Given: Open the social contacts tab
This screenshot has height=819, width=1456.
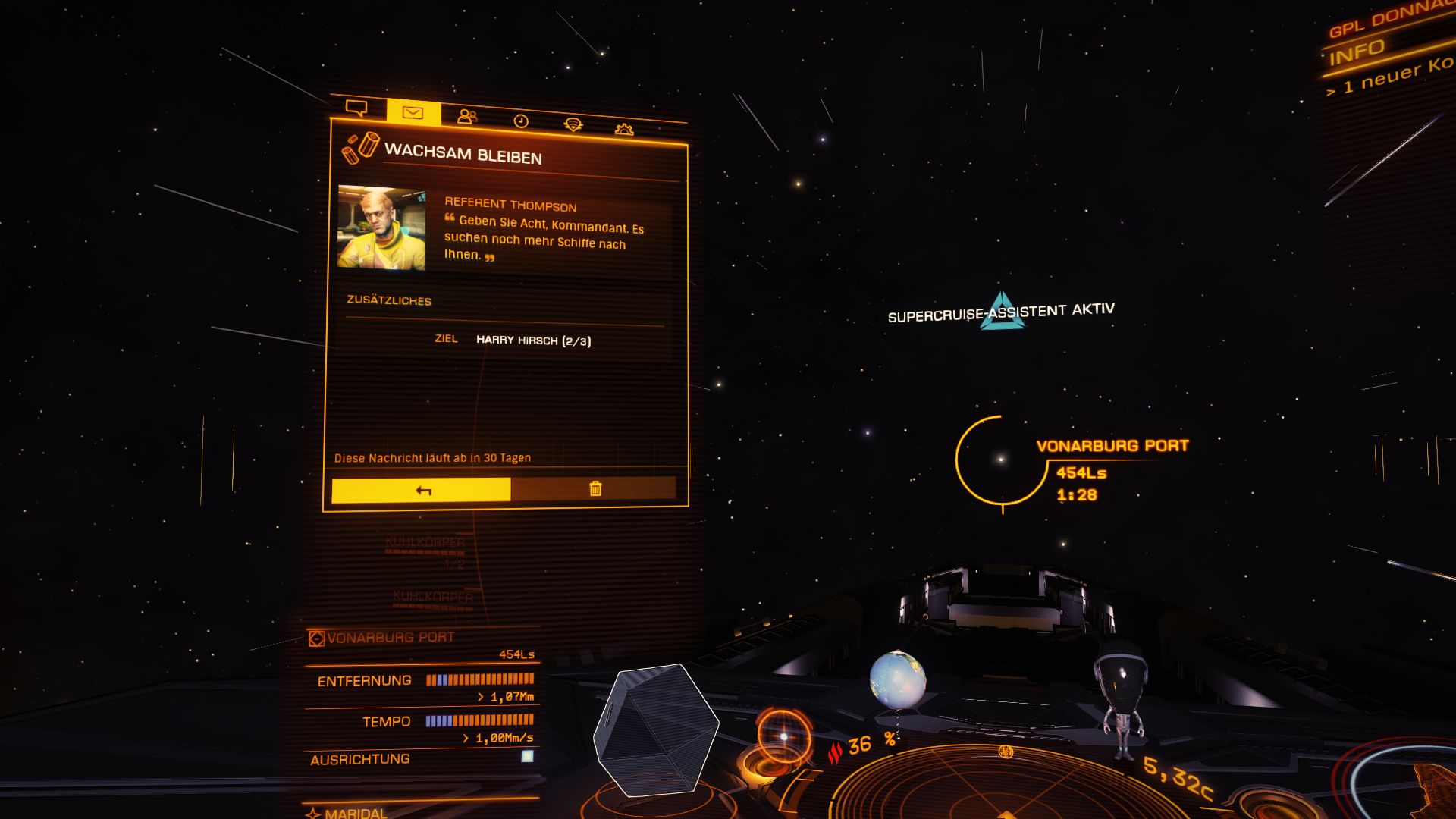Looking at the screenshot, I should point(467,117).
